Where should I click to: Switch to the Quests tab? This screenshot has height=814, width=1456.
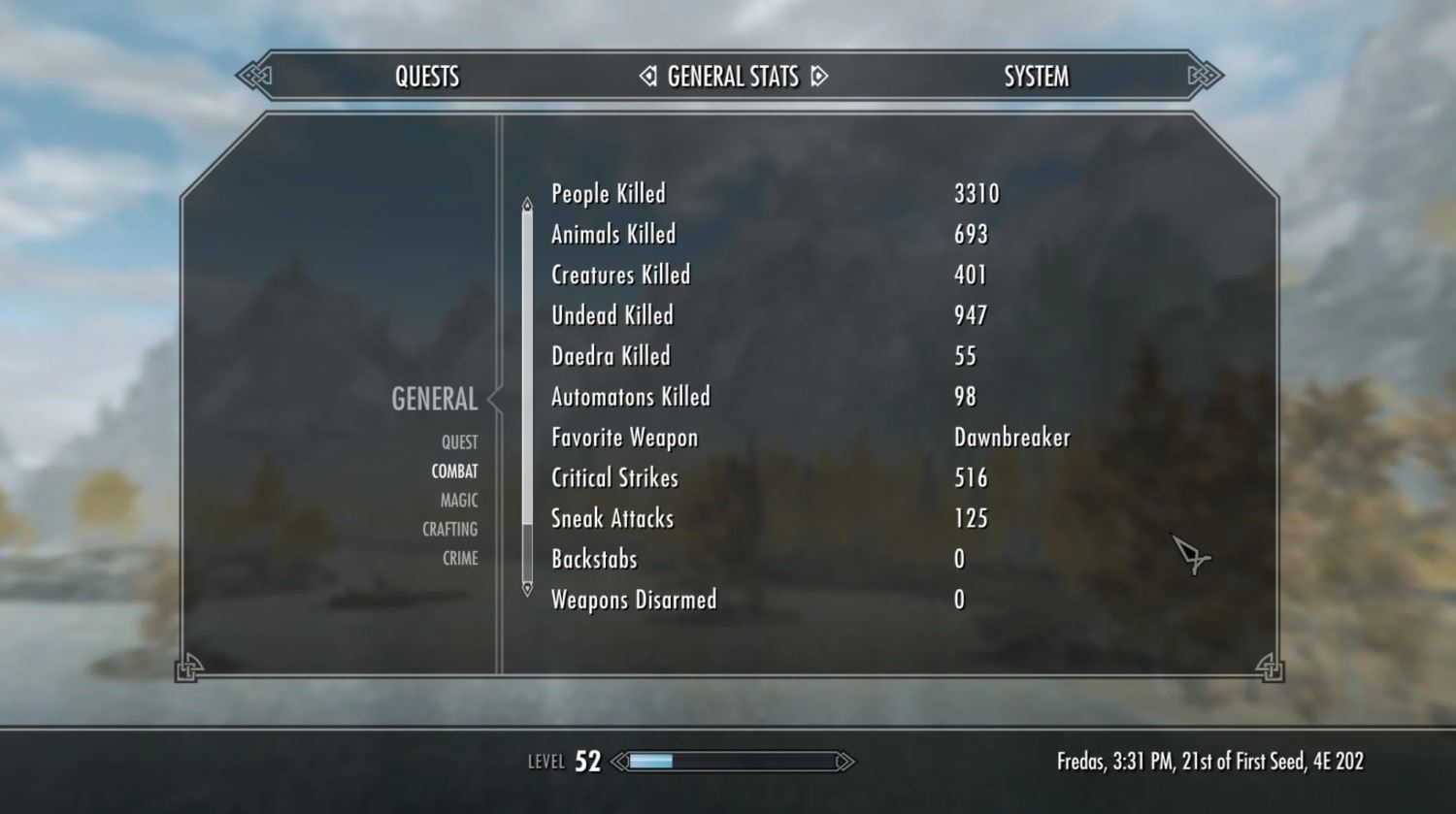[427, 77]
